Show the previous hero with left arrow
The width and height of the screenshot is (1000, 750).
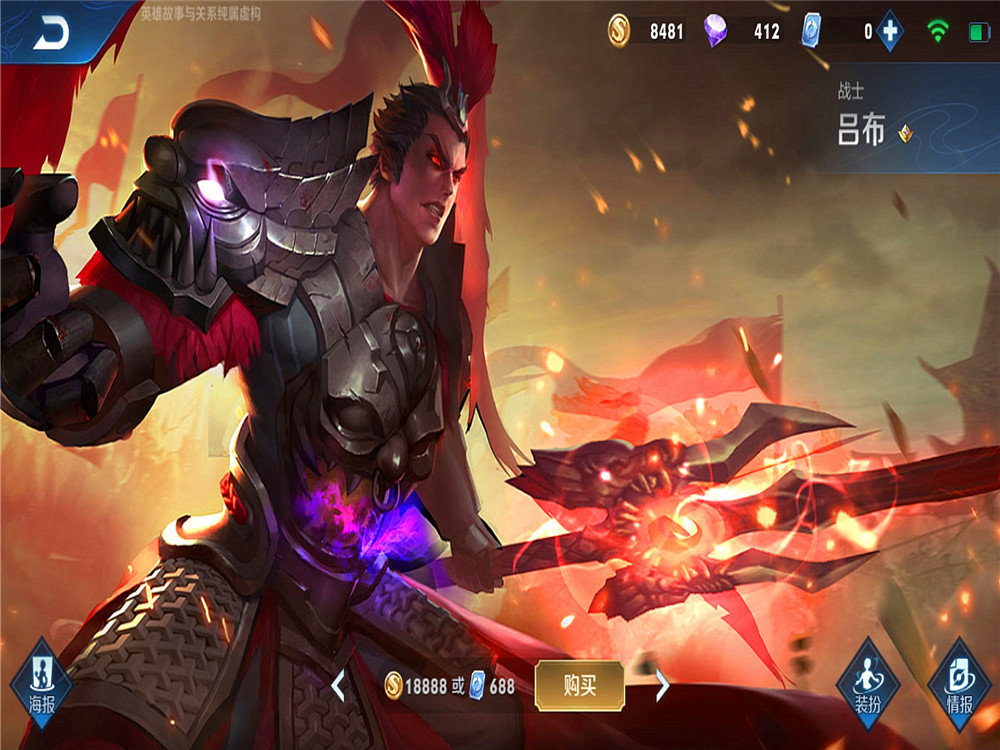click(x=338, y=685)
